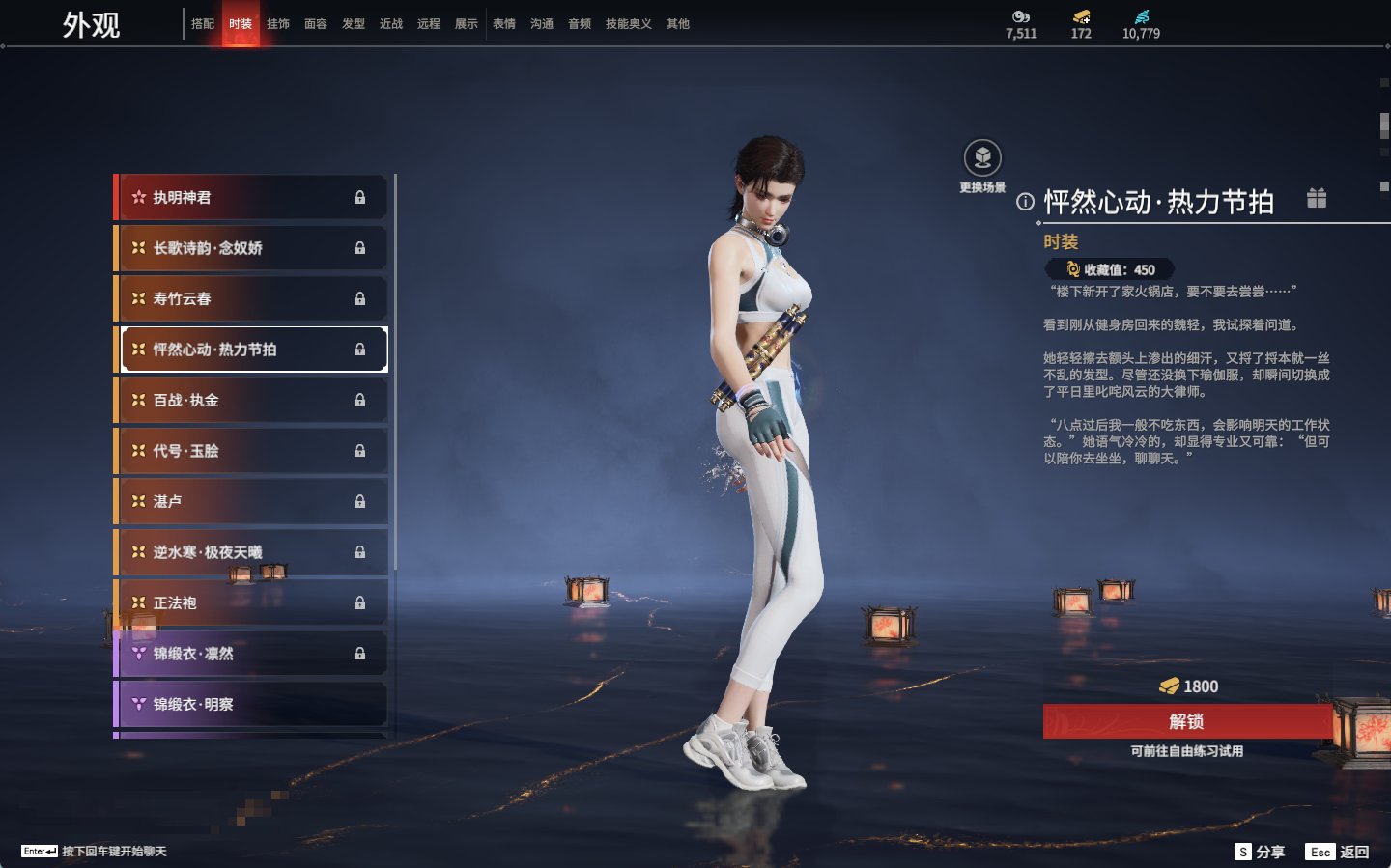The width and height of the screenshot is (1391, 868).
Task: Select the 执明神君 outfit
Action: (251, 197)
